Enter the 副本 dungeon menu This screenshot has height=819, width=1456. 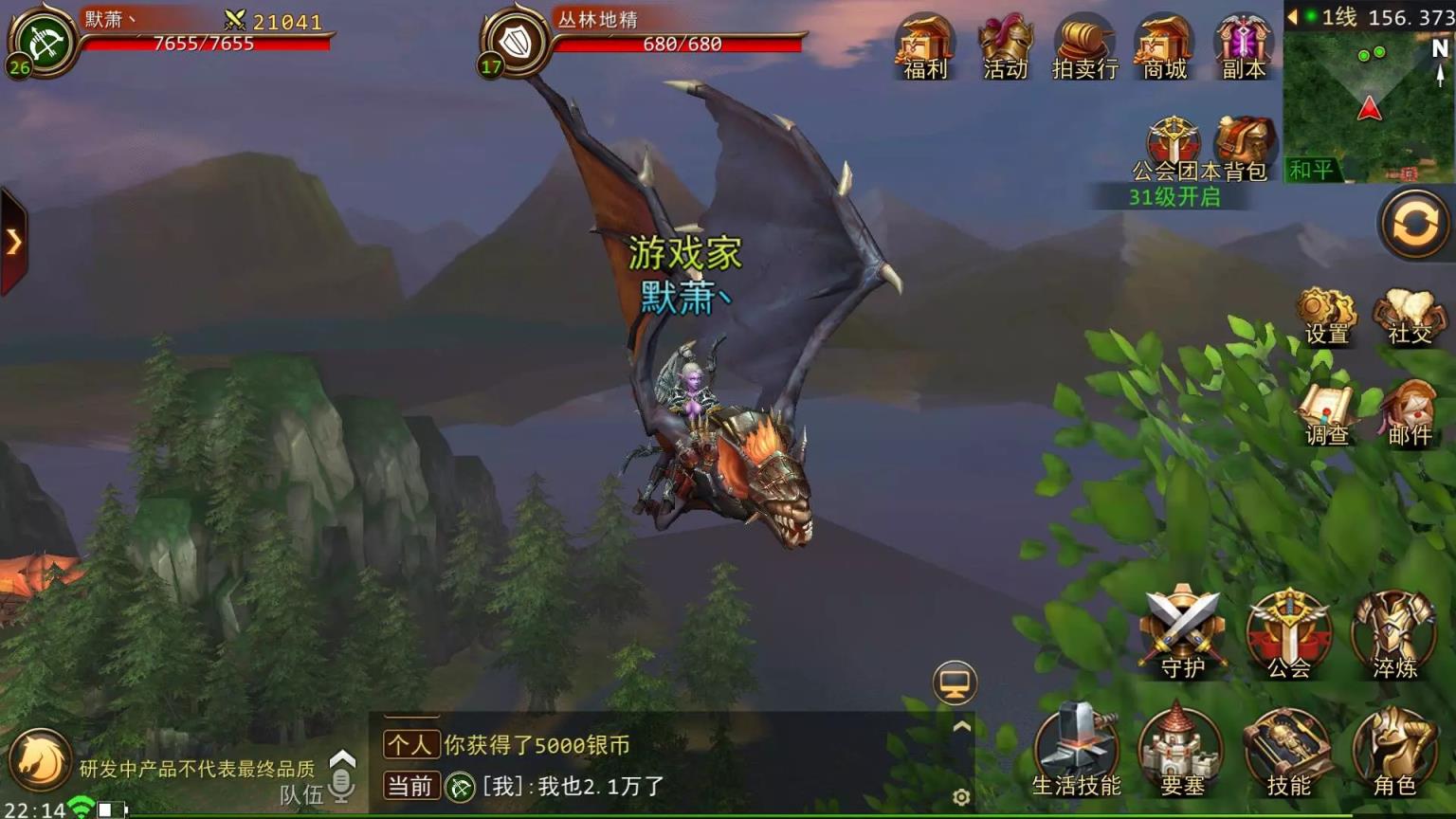[1243, 45]
